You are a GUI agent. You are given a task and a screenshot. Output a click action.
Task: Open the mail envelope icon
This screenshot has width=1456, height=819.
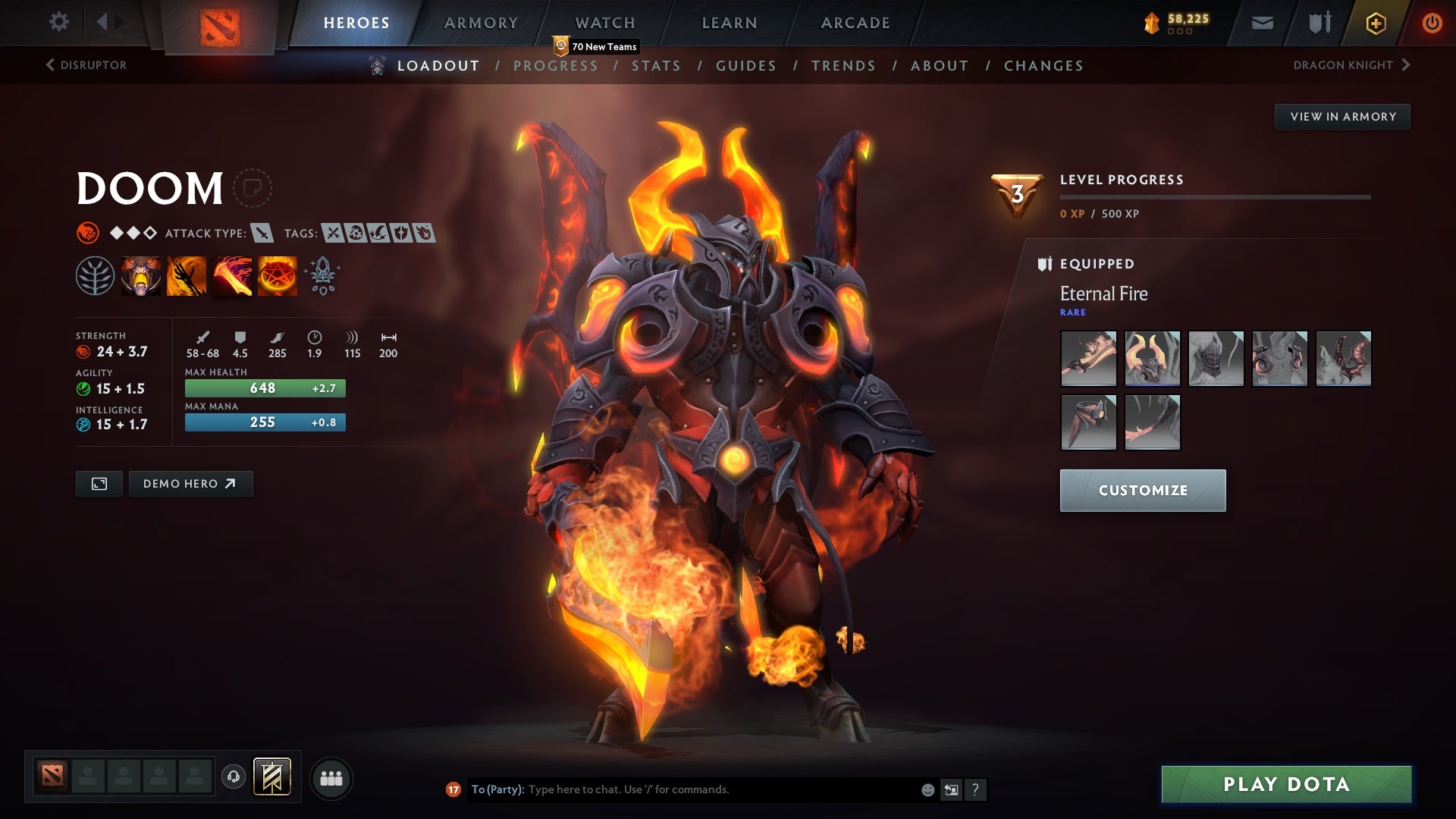point(1262,23)
